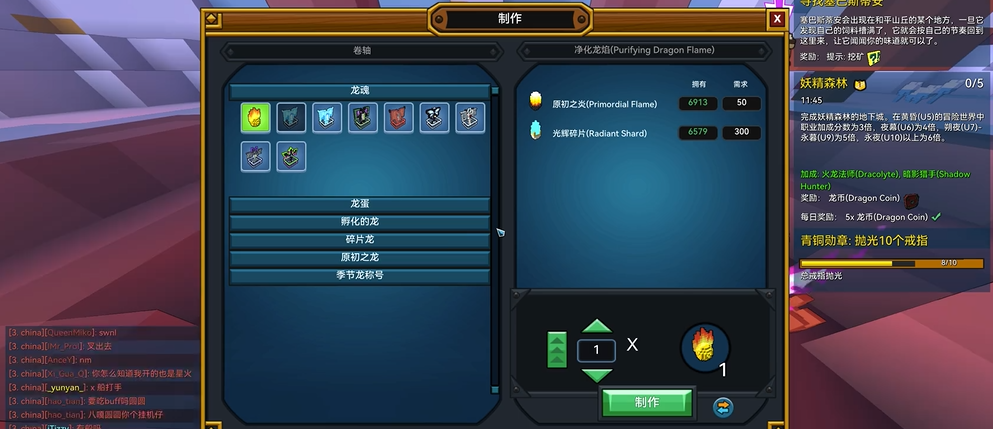
Task: Click the orange-blue swap arrows button
Action: pos(723,406)
